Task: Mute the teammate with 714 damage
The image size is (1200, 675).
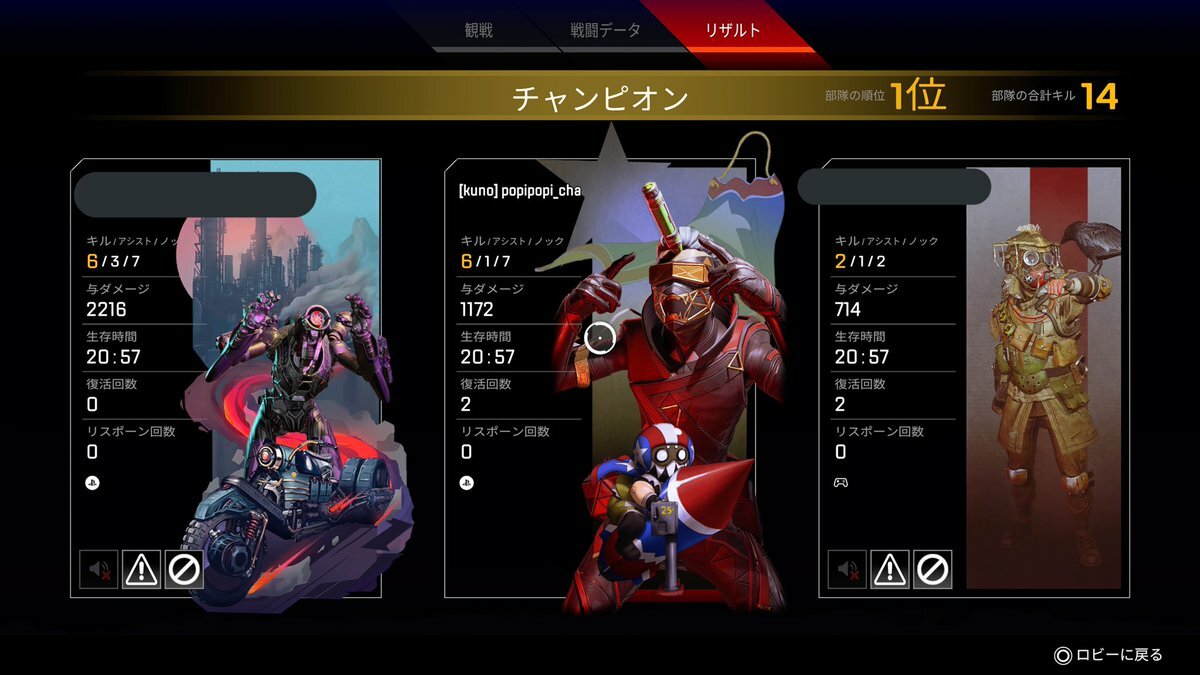Action: click(x=846, y=569)
